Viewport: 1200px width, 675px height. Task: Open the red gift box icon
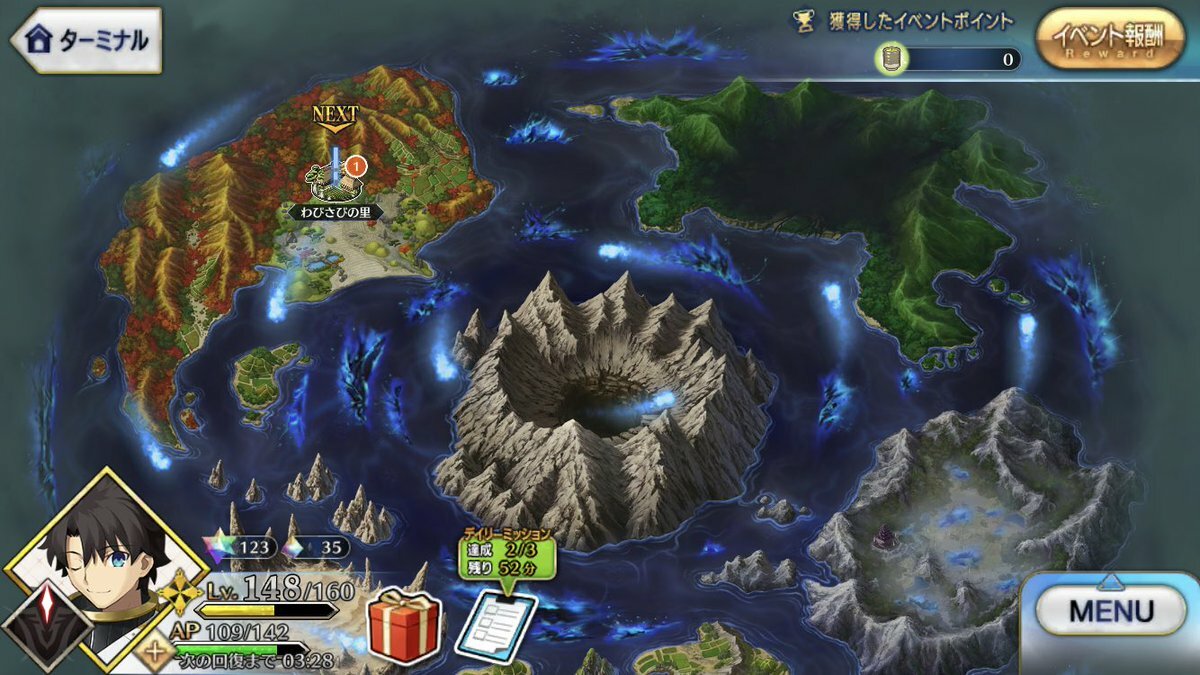[404, 627]
